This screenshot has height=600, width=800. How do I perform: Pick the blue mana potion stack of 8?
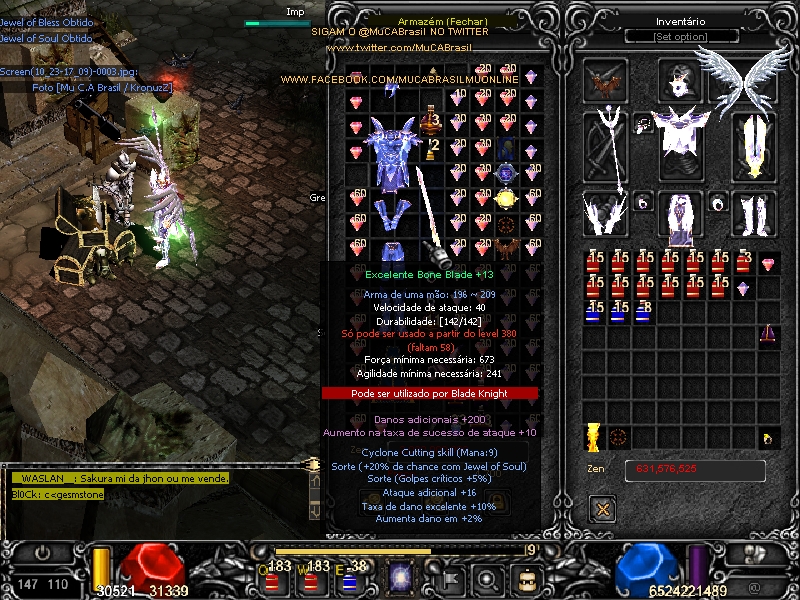[x=644, y=311]
